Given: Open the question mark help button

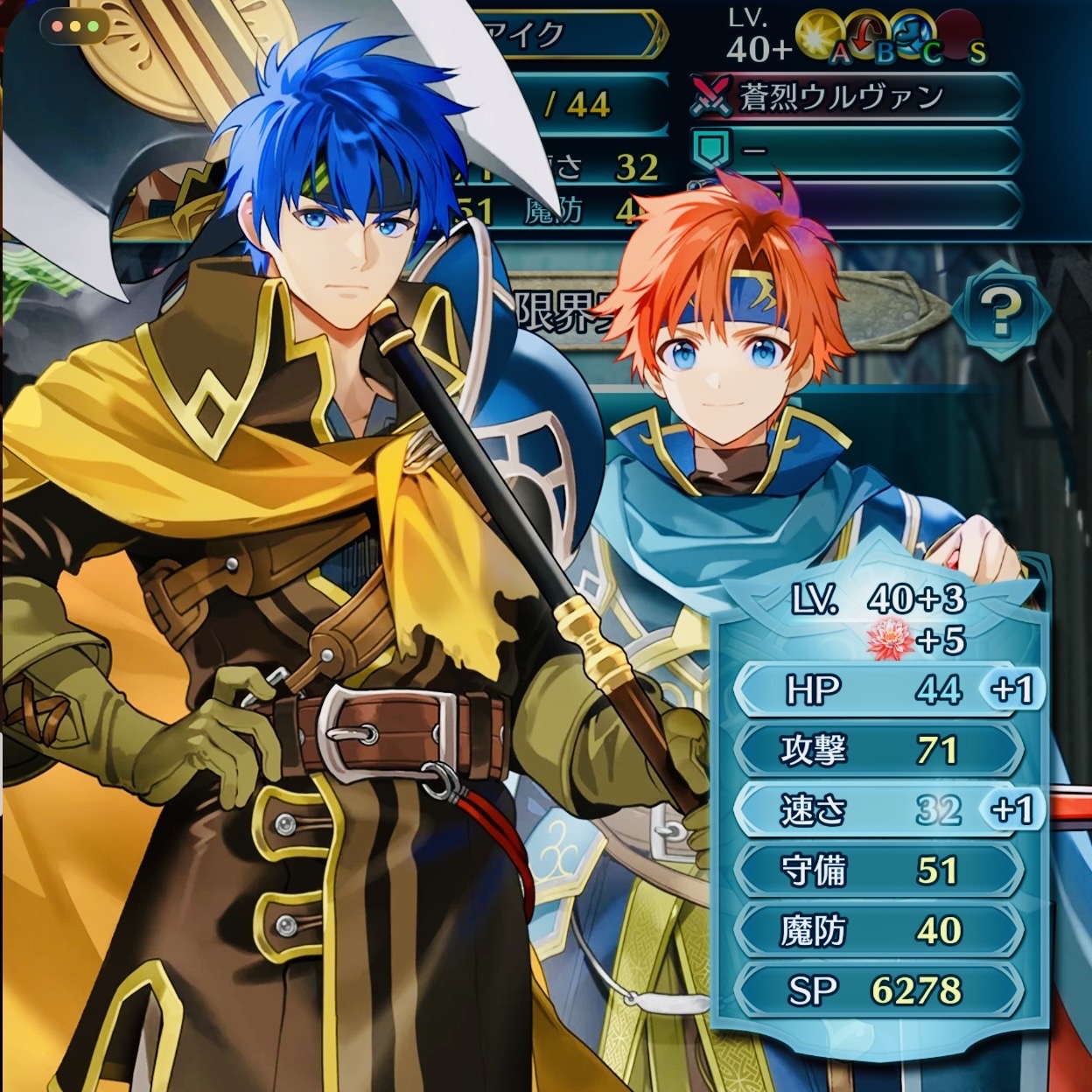Looking at the screenshot, I should coord(999,311).
